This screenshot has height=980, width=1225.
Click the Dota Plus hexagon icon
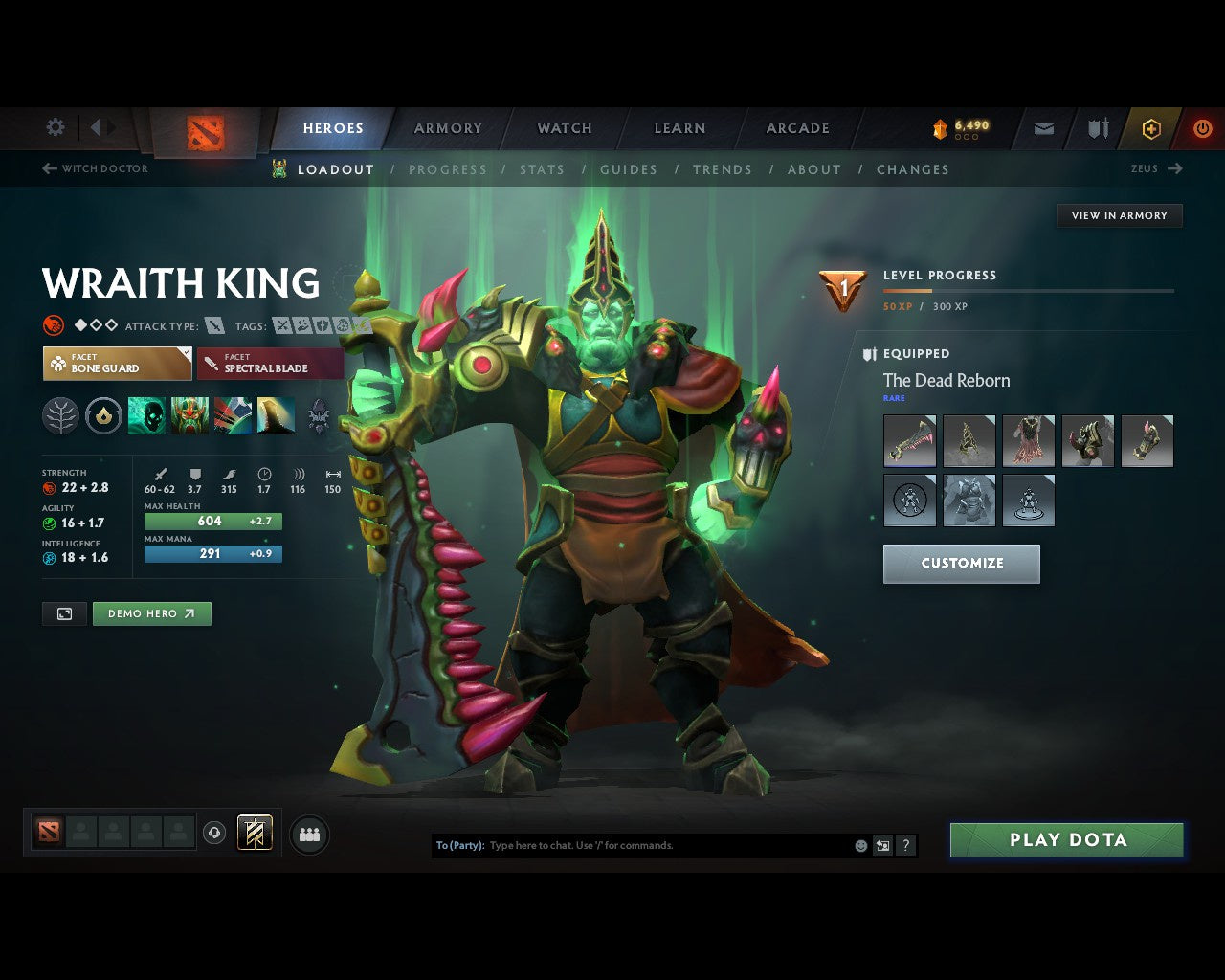click(x=1151, y=127)
